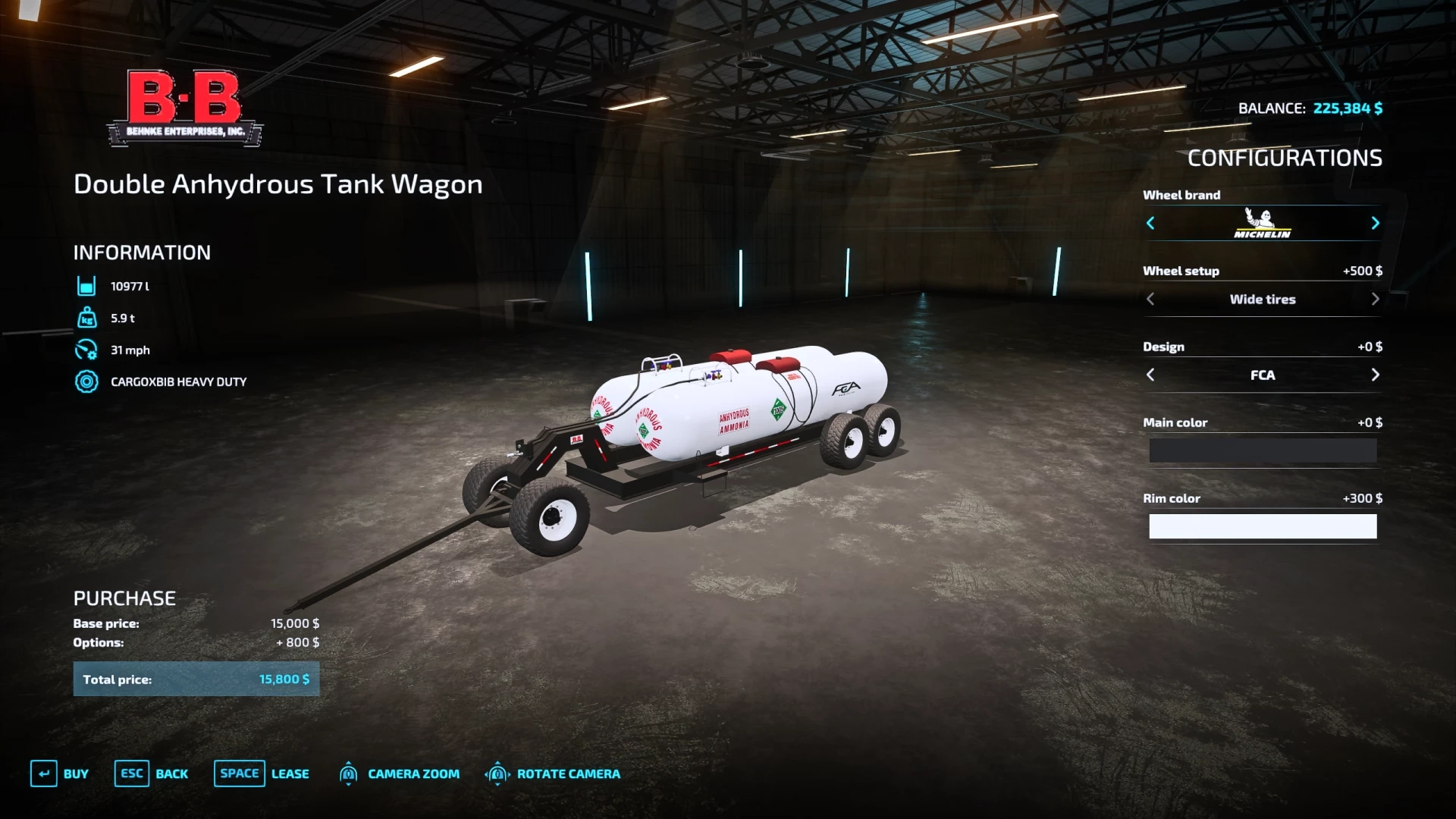Click the Wheel brand configuration header
Screen dimensions: 1456x819
1181,195
